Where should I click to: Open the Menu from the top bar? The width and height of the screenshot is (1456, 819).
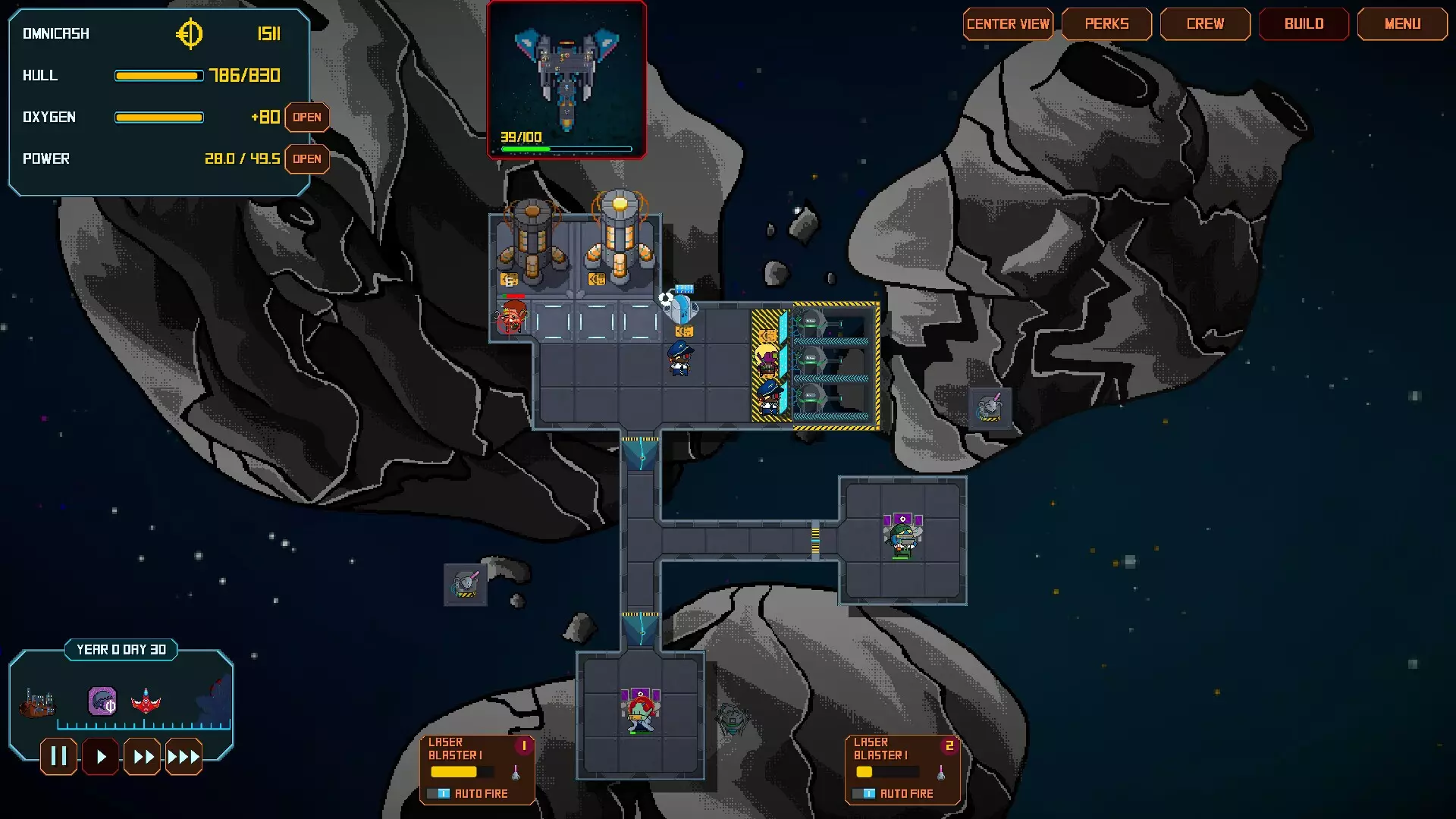point(1402,24)
